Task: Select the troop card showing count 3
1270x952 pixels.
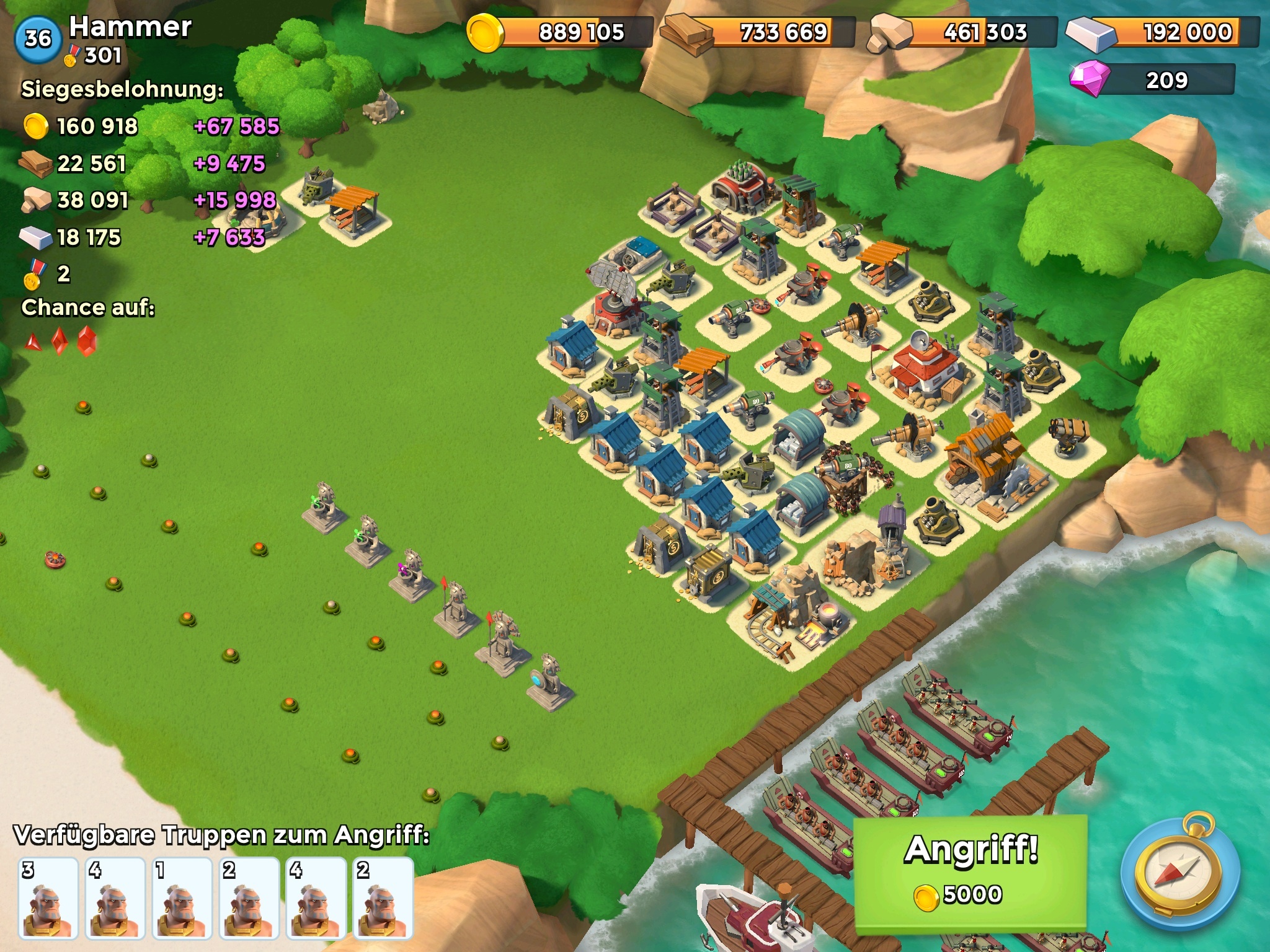Action: coord(48,897)
